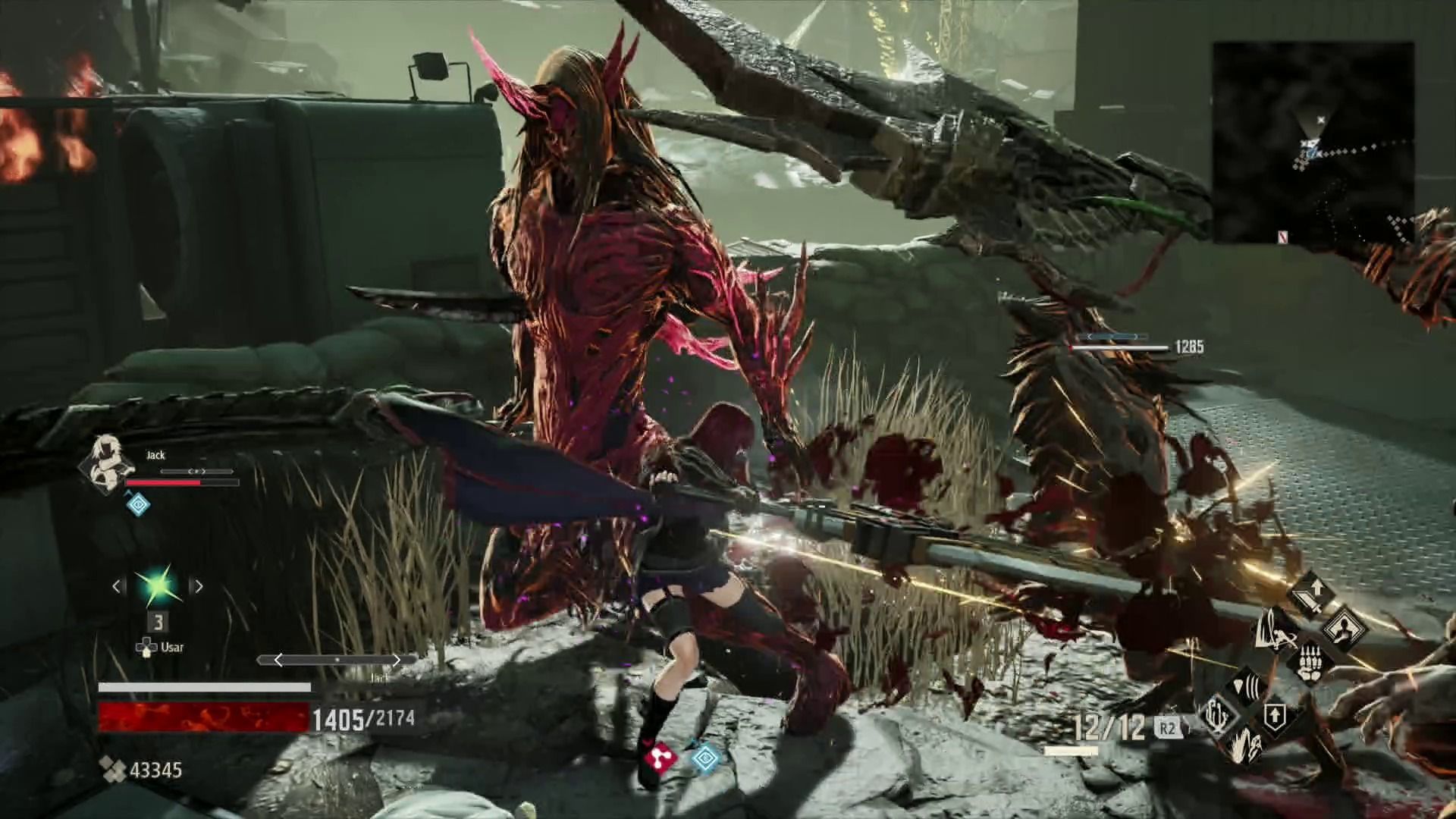Select the green star item slot
This screenshot has width=1456, height=819.
[158, 585]
